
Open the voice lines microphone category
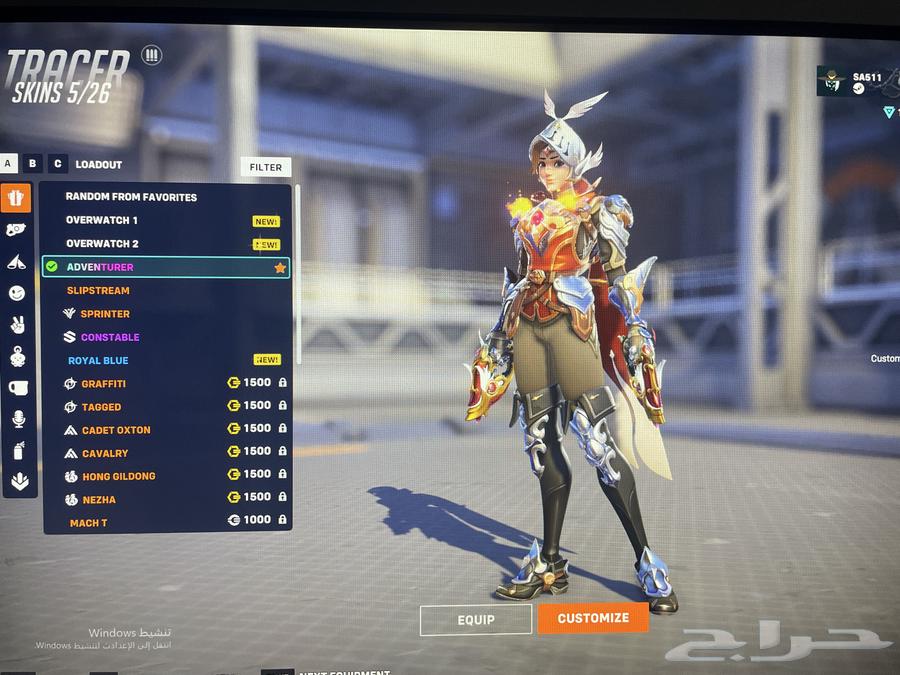[x=17, y=419]
